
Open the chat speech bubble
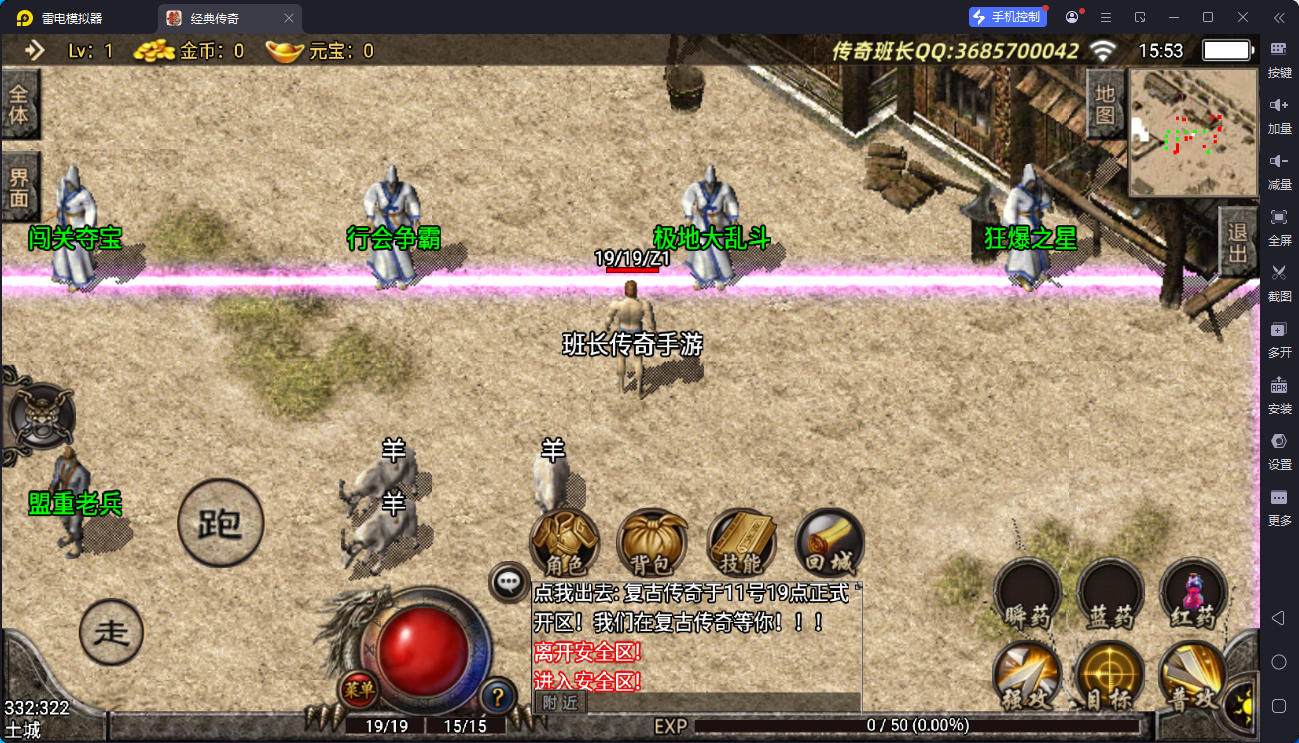(x=509, y=580)
